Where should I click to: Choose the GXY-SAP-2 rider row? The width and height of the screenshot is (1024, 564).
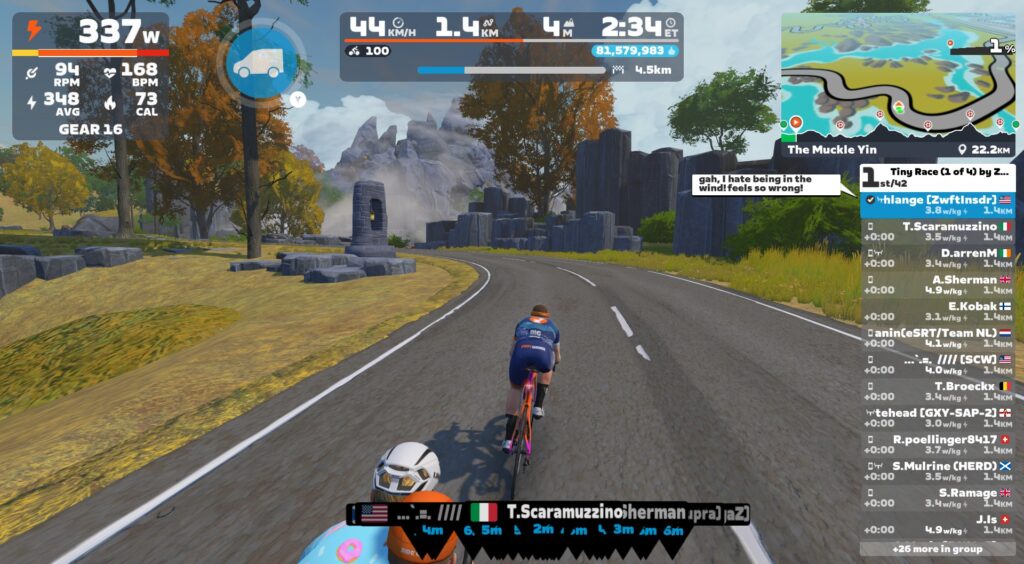[939, 418]
